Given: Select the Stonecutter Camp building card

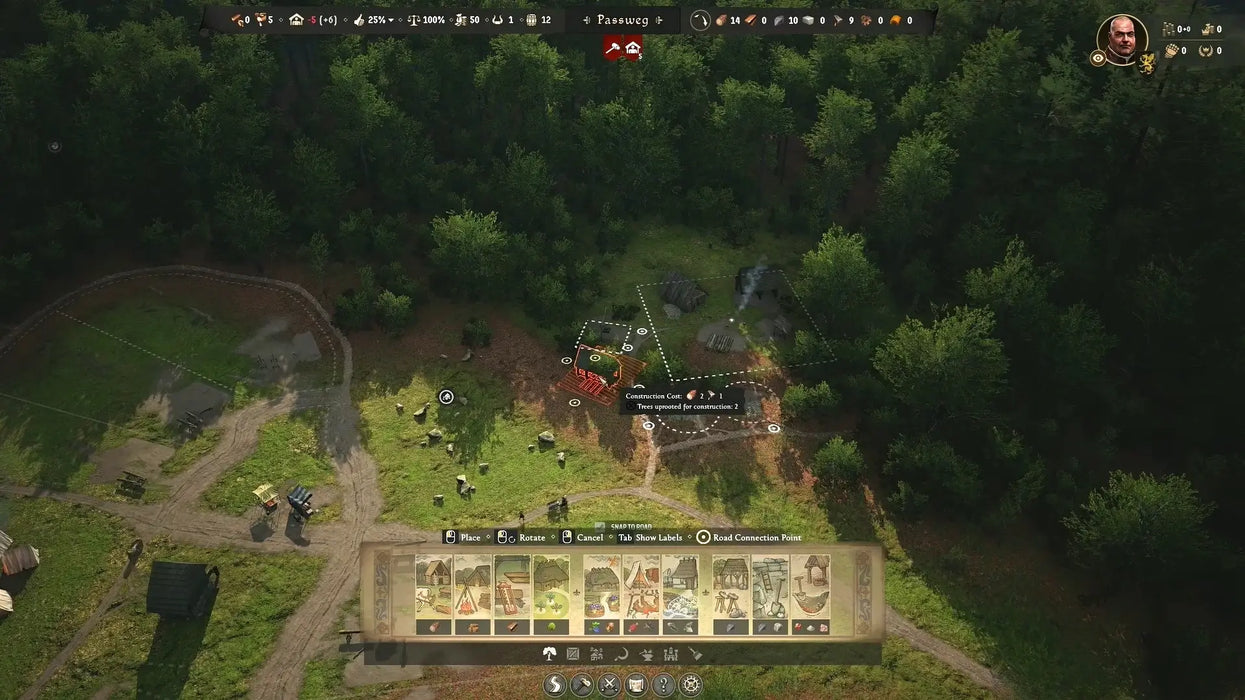Looking at the screenshot, I should pyautogui.click(x=731, y=588).
